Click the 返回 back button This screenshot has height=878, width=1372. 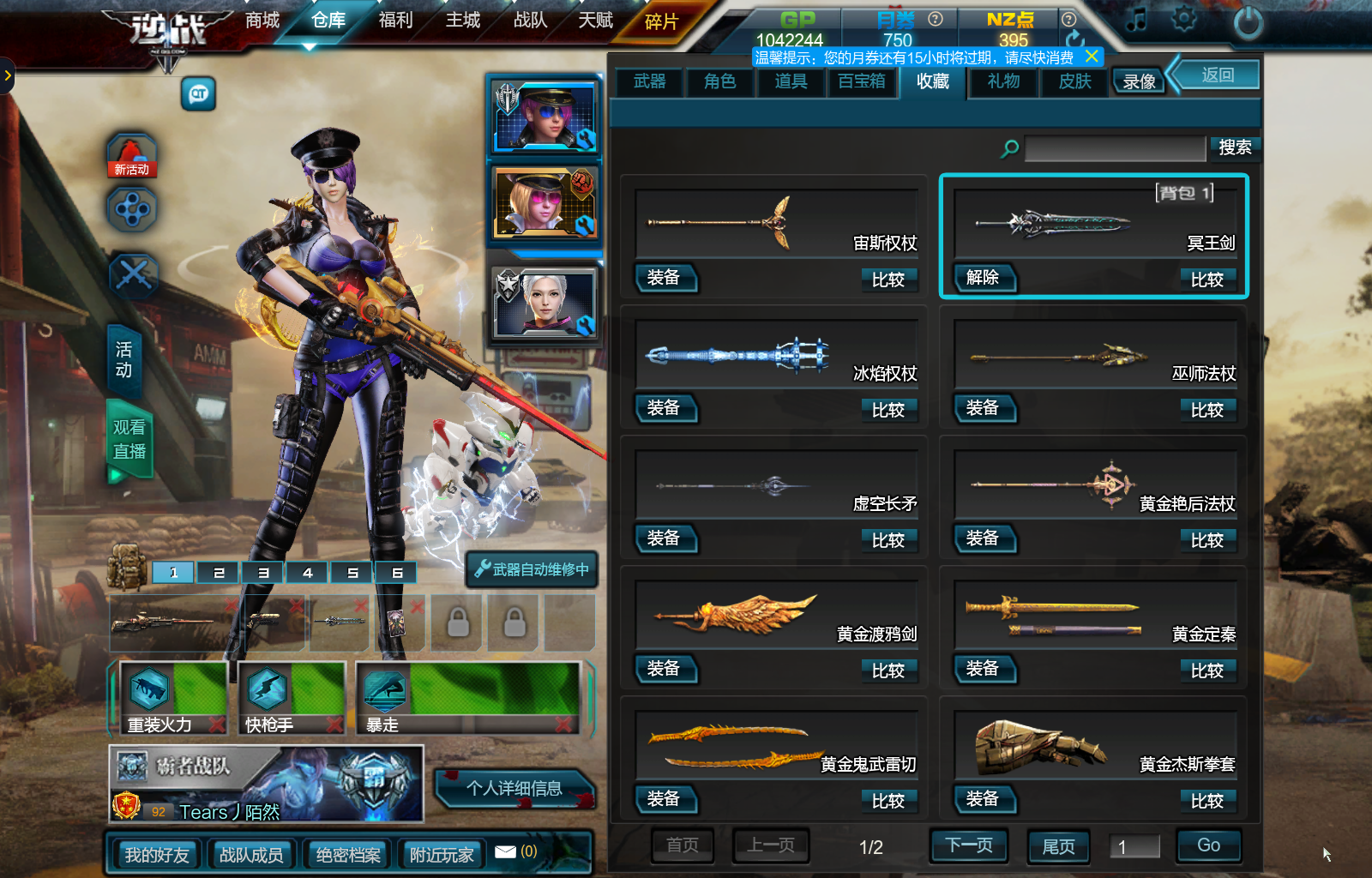click(x=1218, y=75)
